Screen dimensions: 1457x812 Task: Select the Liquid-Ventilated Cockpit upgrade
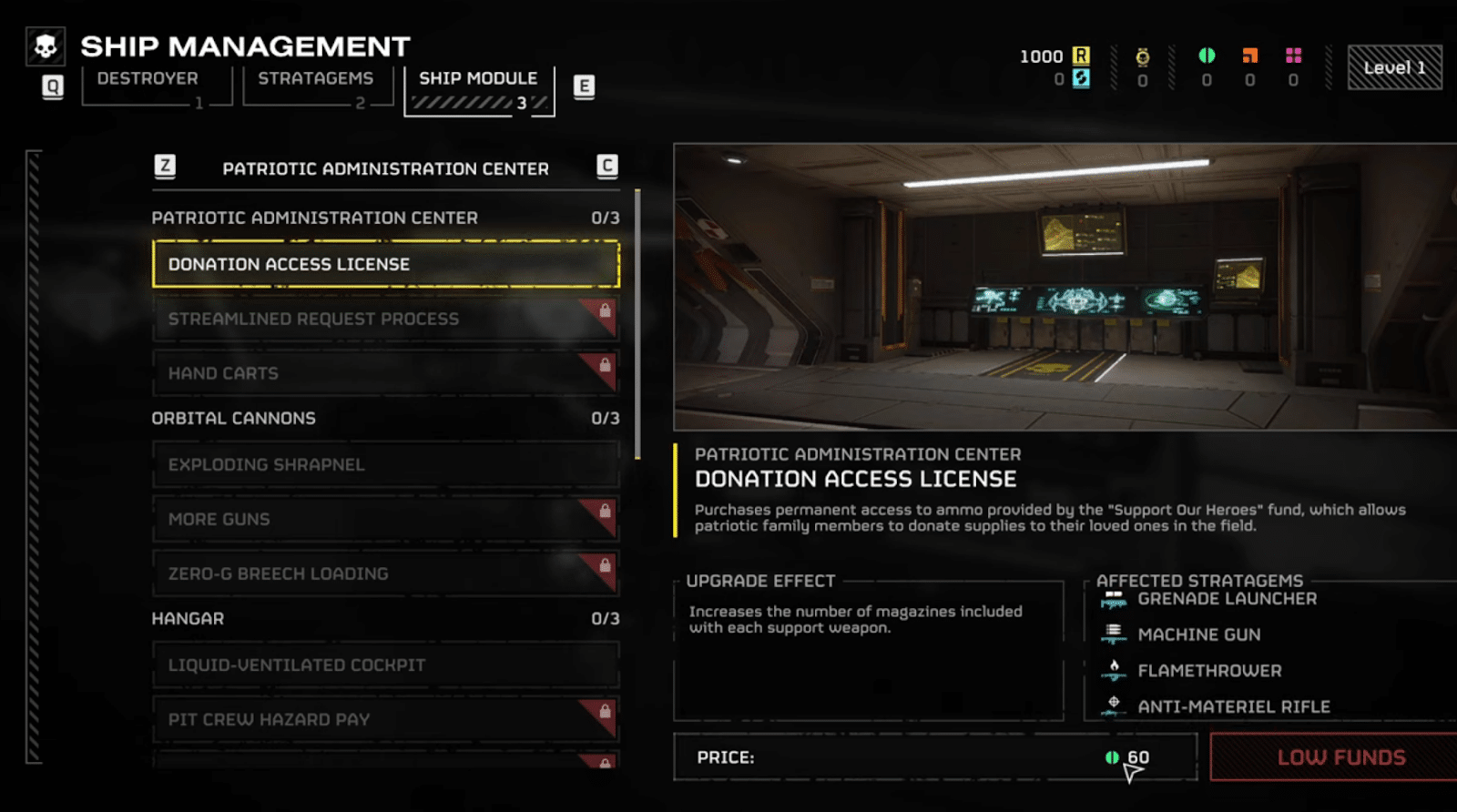[385, 665]
